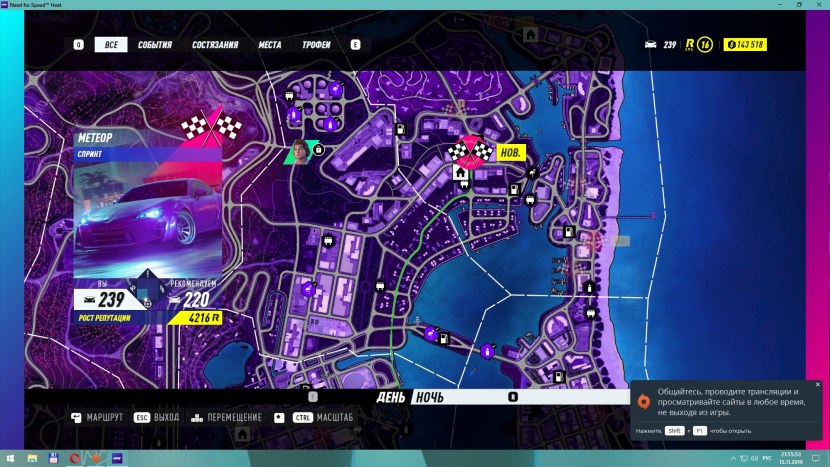Click the padlock icon beside the portrait

click(x=318, y=149)
